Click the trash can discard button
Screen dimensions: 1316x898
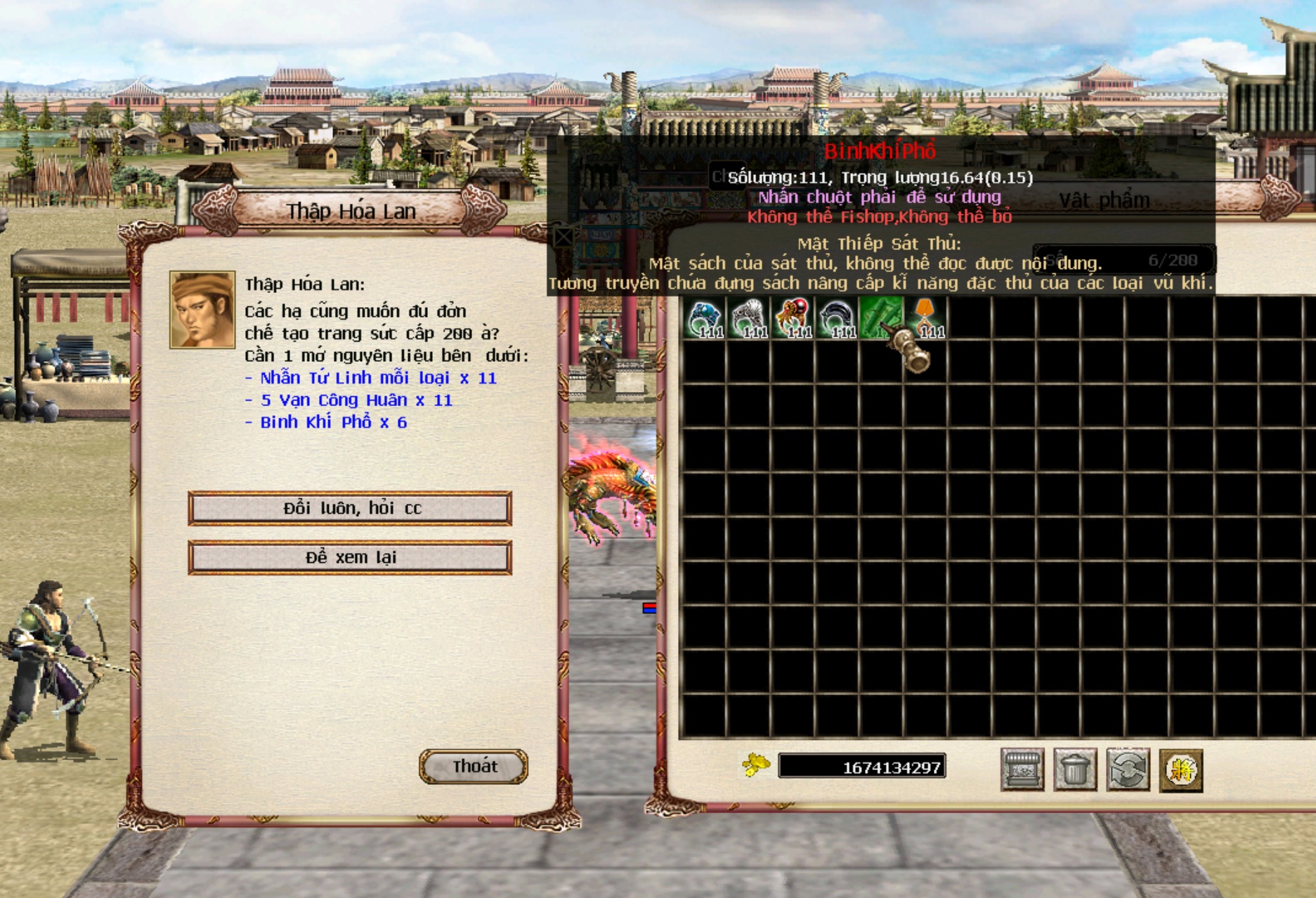[1075, 769]
